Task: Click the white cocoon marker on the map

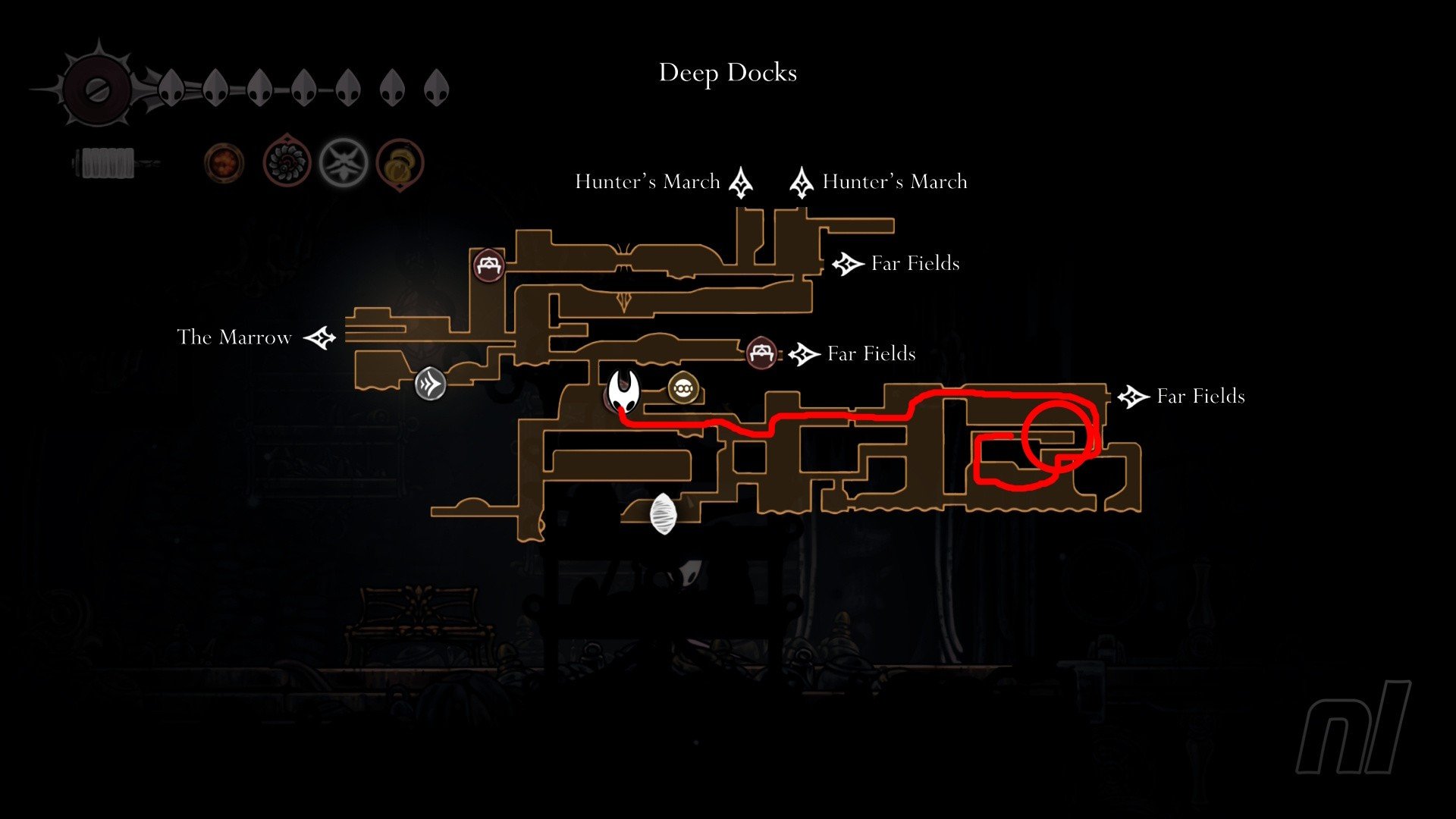Action: point(663,514)
